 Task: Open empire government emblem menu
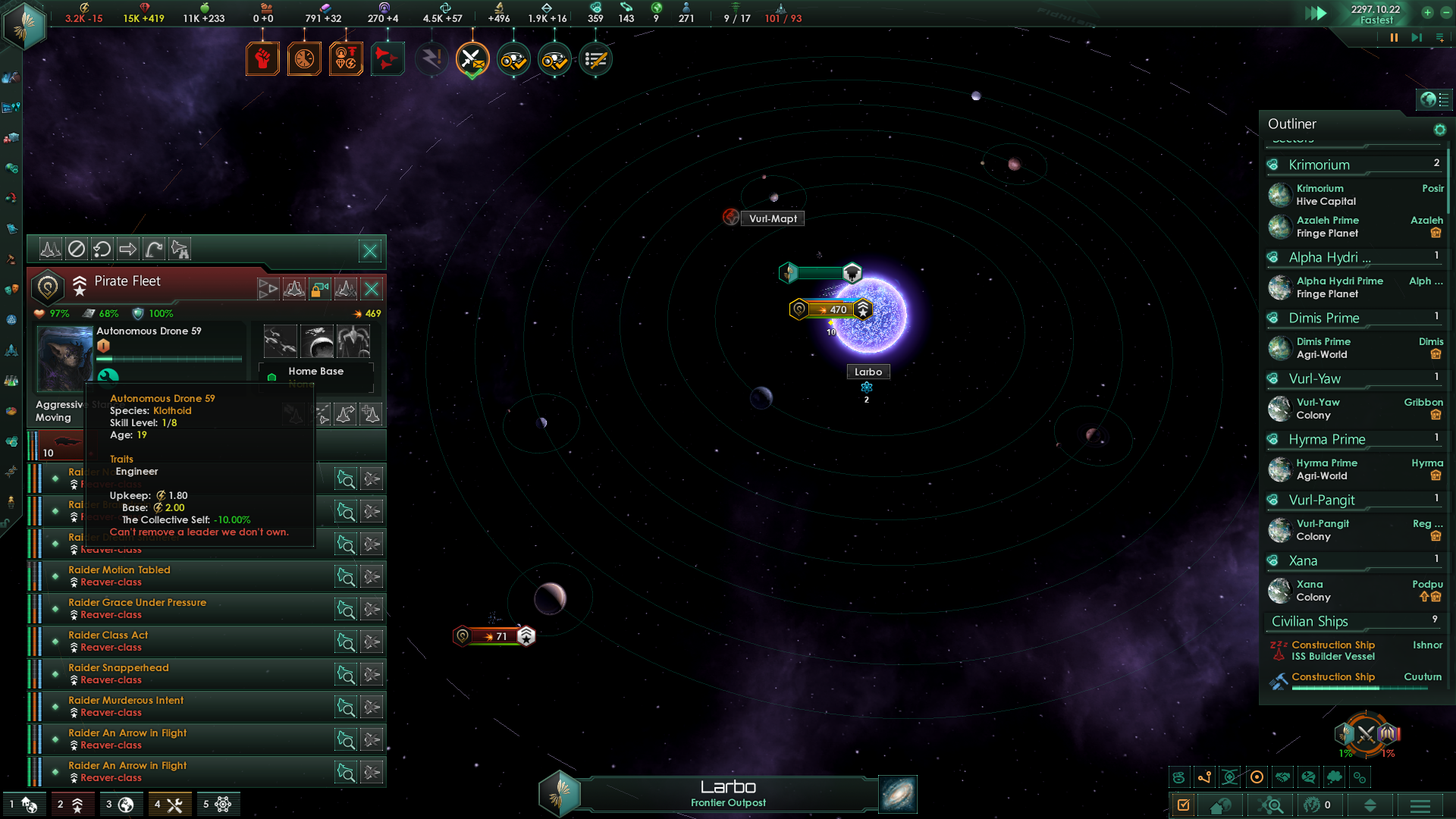(x=25, y=25)
